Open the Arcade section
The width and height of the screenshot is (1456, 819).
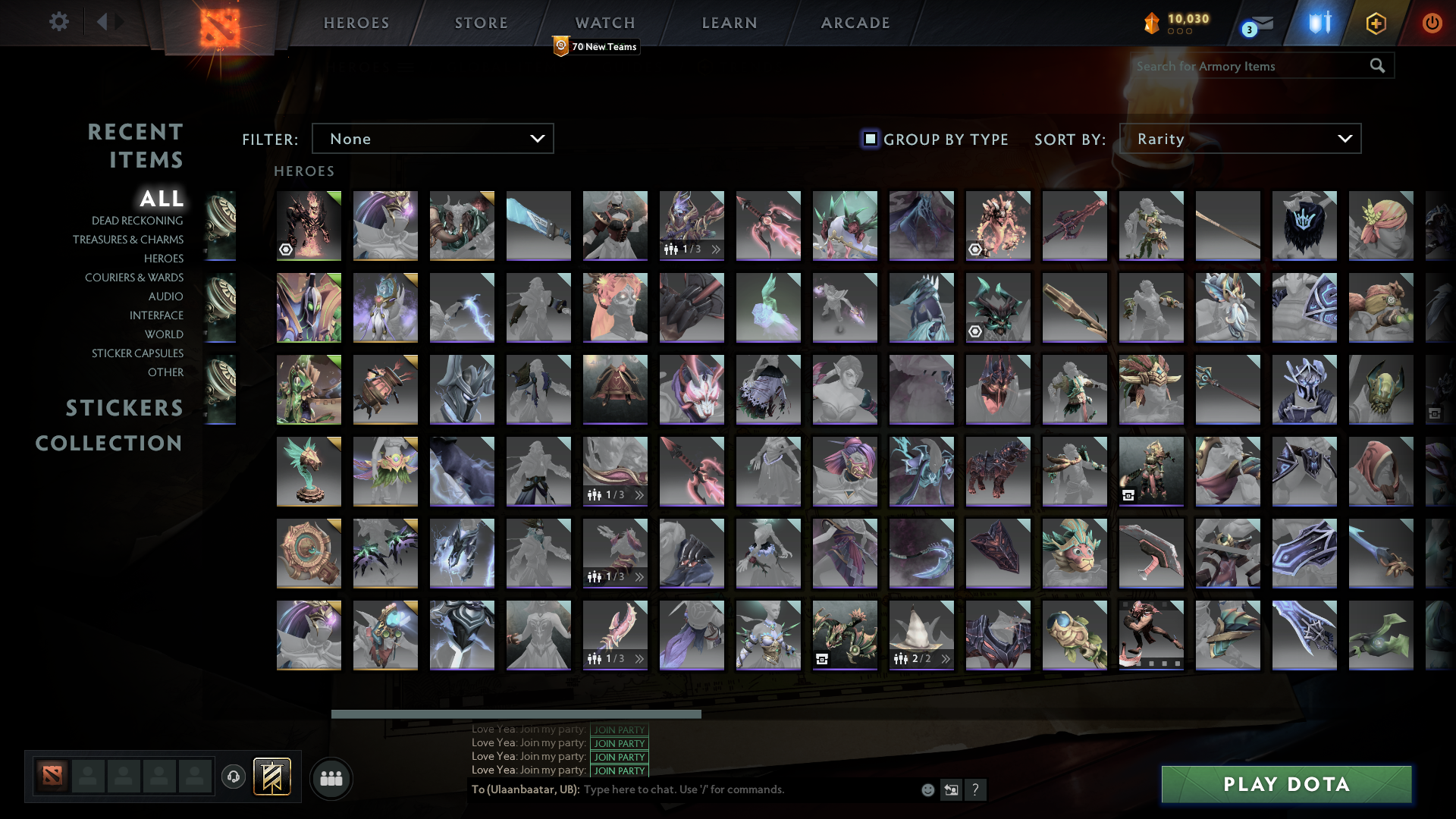coord(854,23)
